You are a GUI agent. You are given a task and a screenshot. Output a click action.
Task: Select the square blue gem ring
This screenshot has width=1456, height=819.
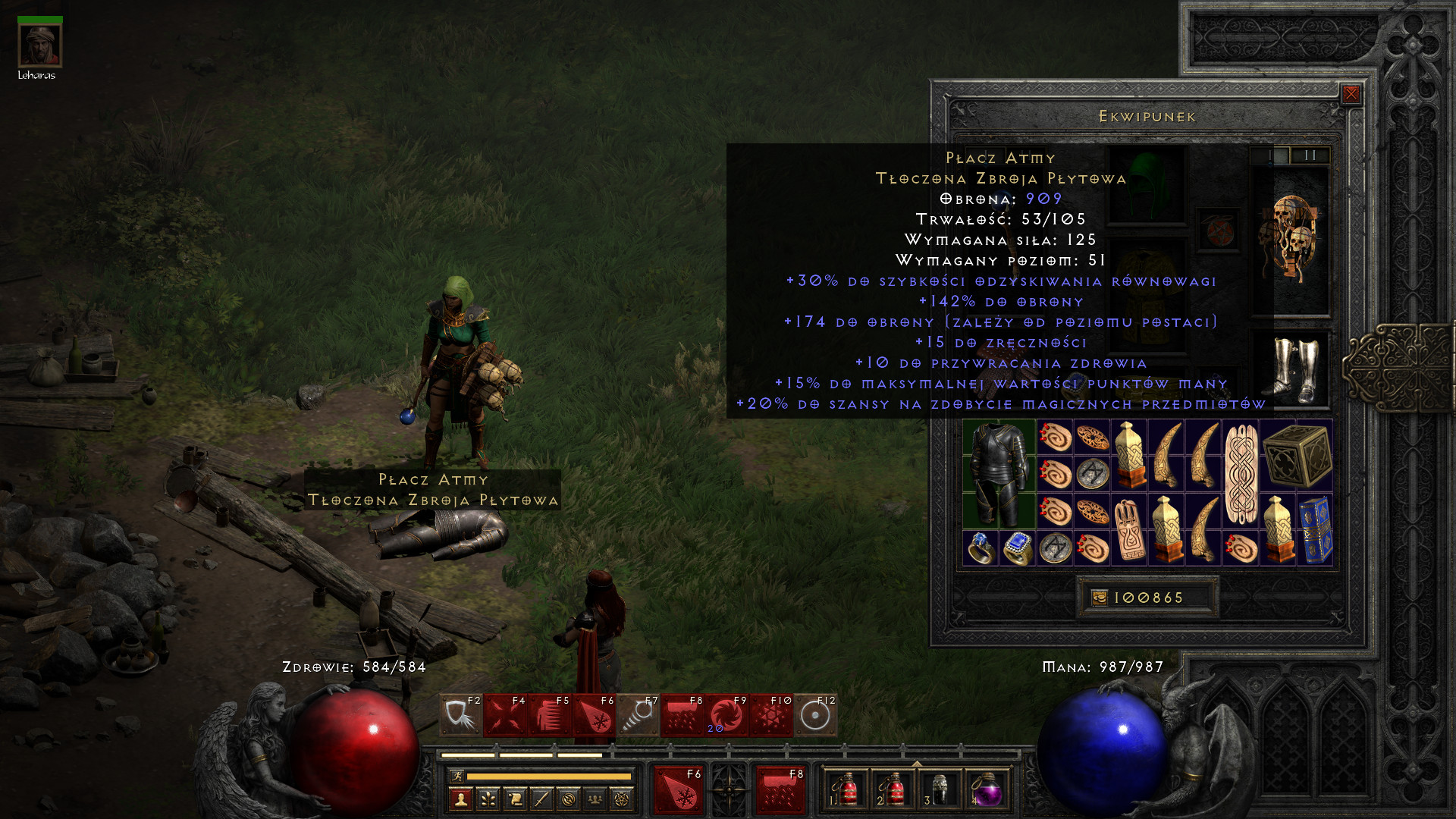tap(1017, 548)
